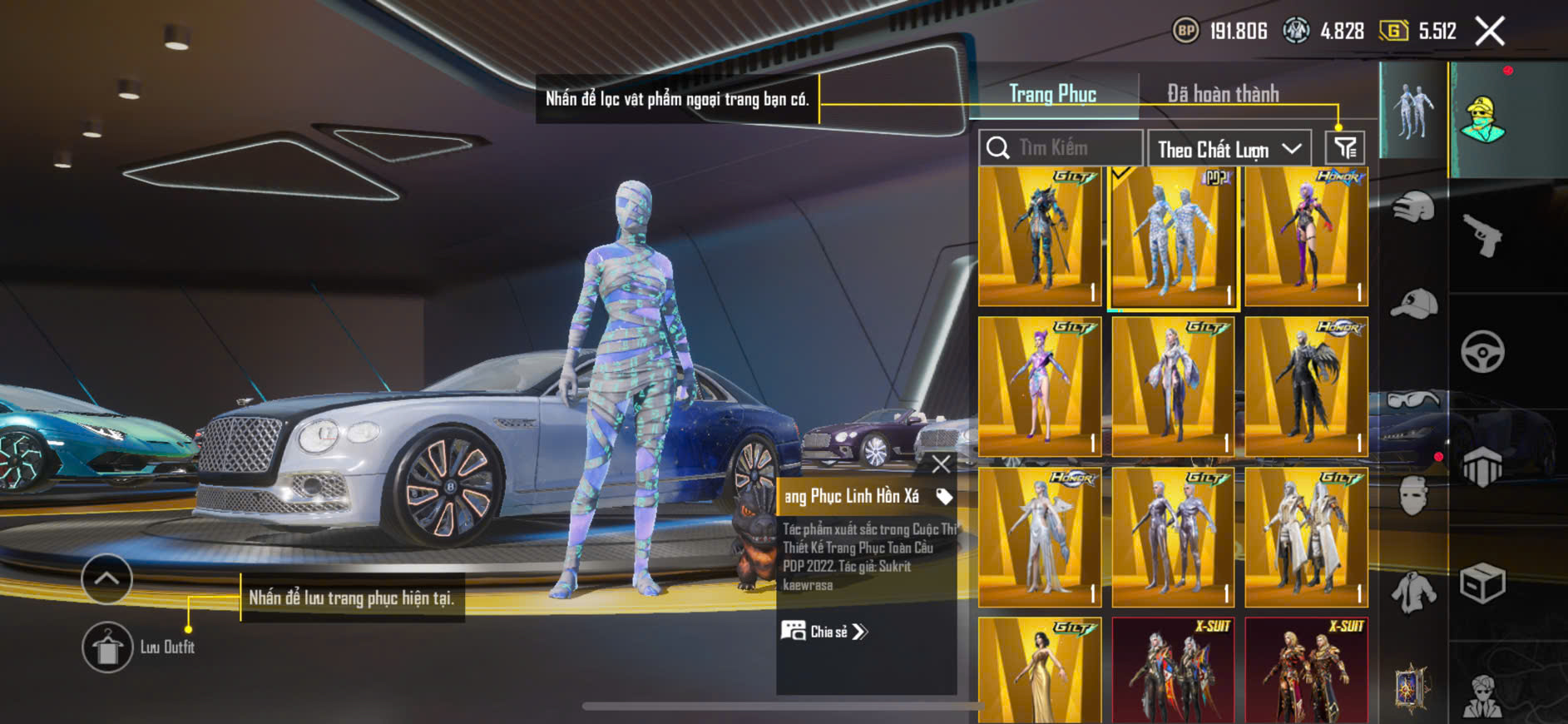Screen dimensions: 1568x724
Task: Open the crate box section
Action: pos(1482,583)
